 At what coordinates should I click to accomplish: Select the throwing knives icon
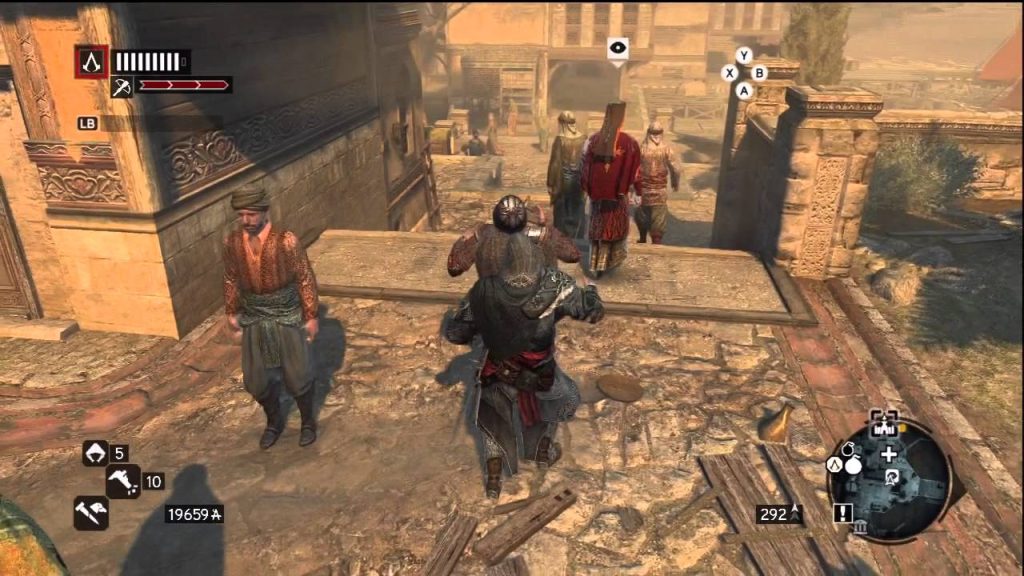89,512
